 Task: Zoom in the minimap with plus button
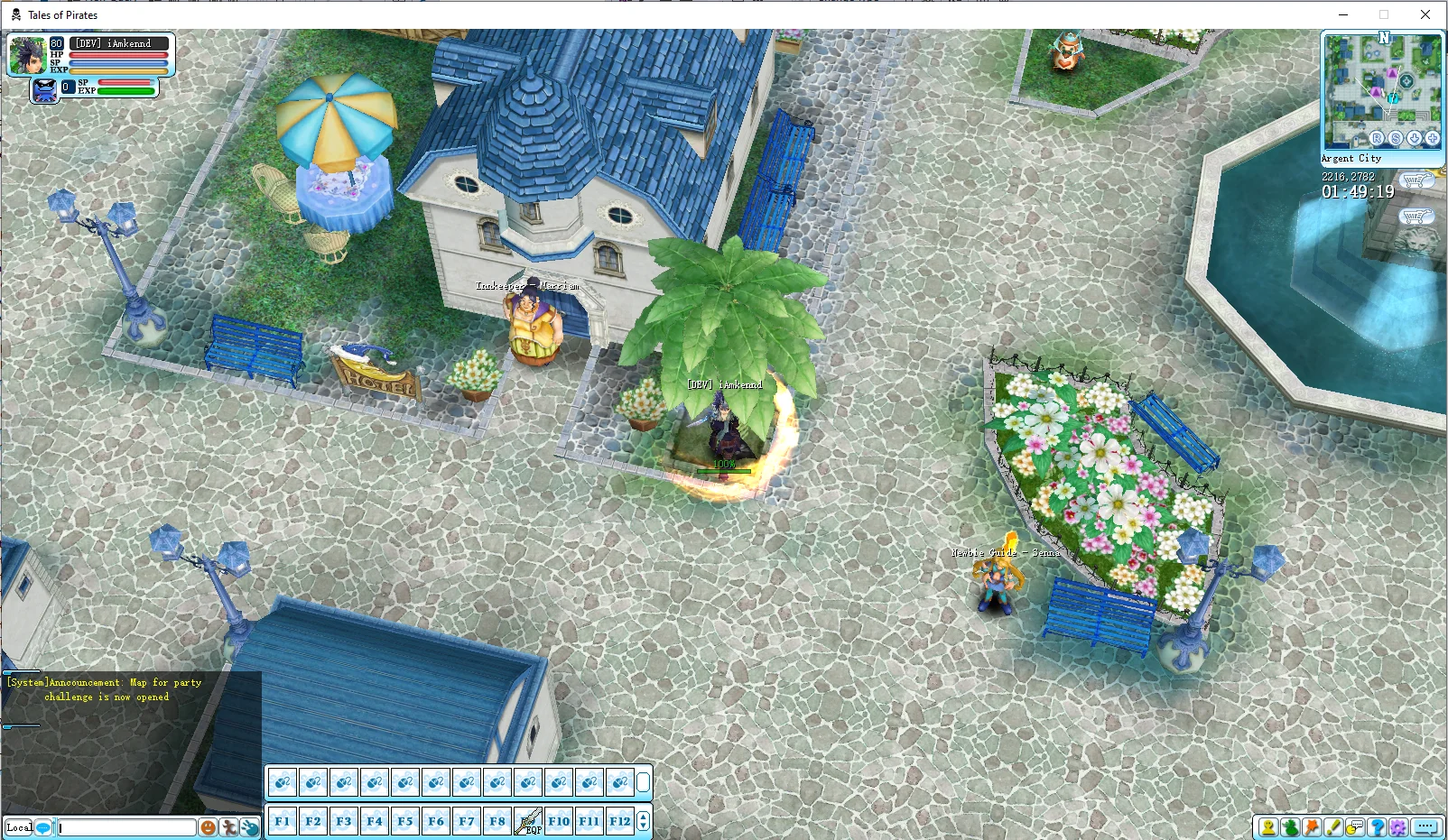coord(1433,138)
